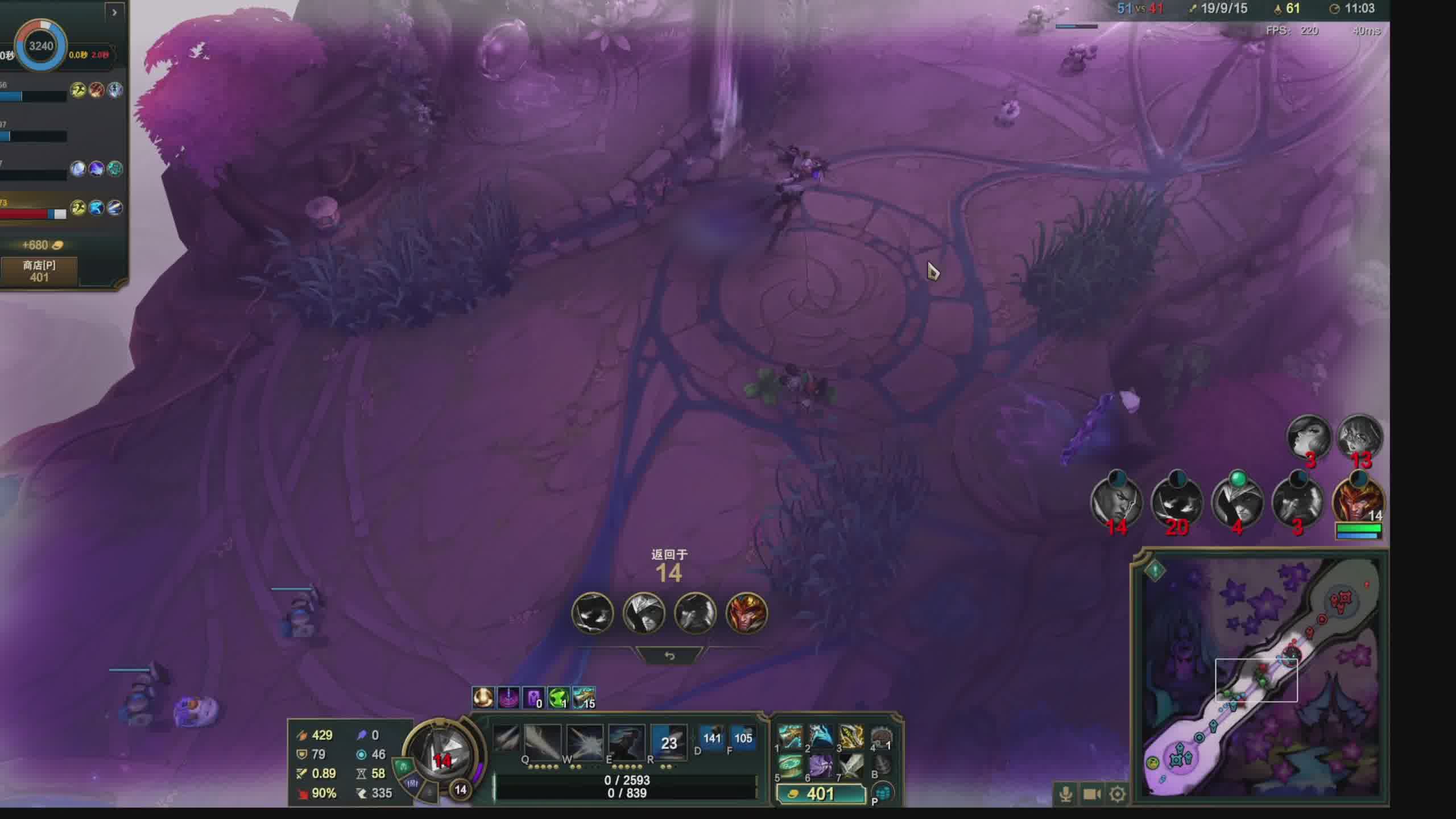The image size is (1456, 819).
Task: Click the minimap
Action: pos(1261,677)
